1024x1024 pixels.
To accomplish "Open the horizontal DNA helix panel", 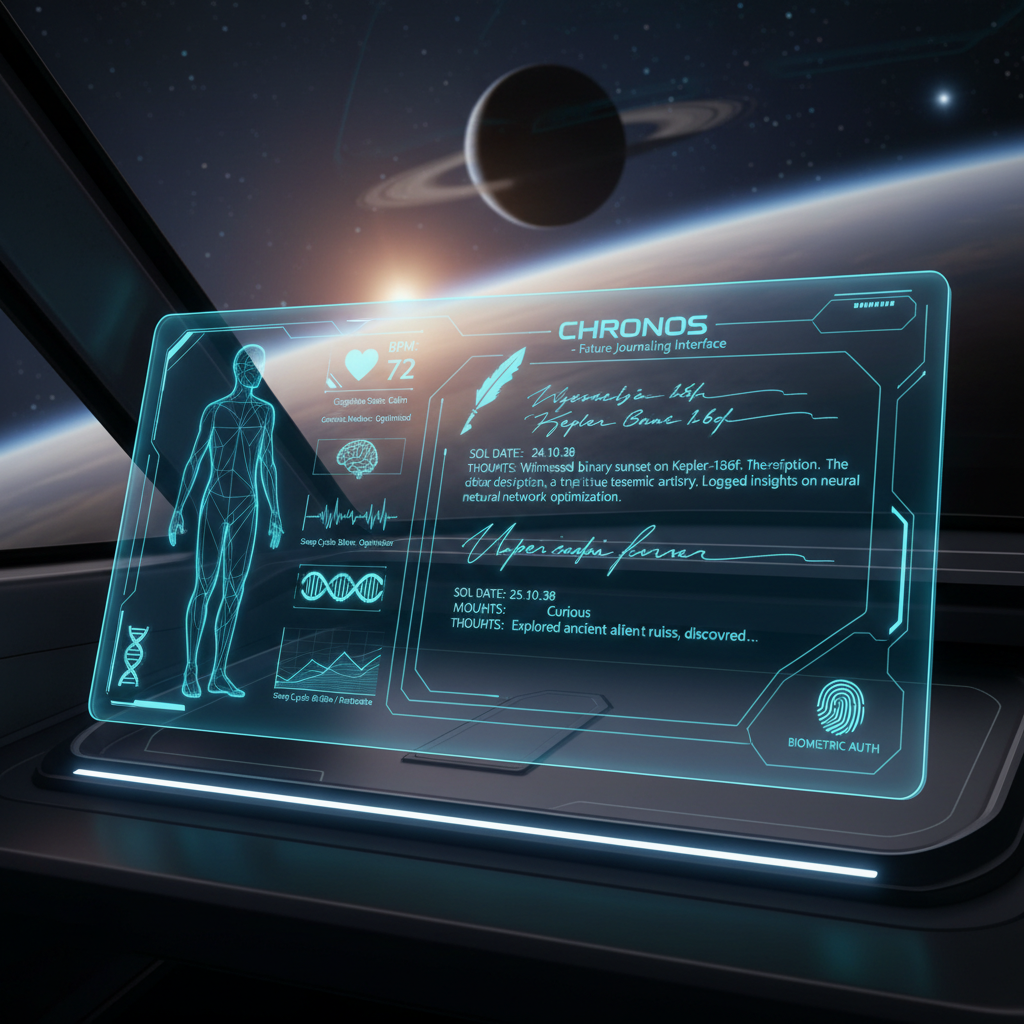I will click(x=339, y=586).
